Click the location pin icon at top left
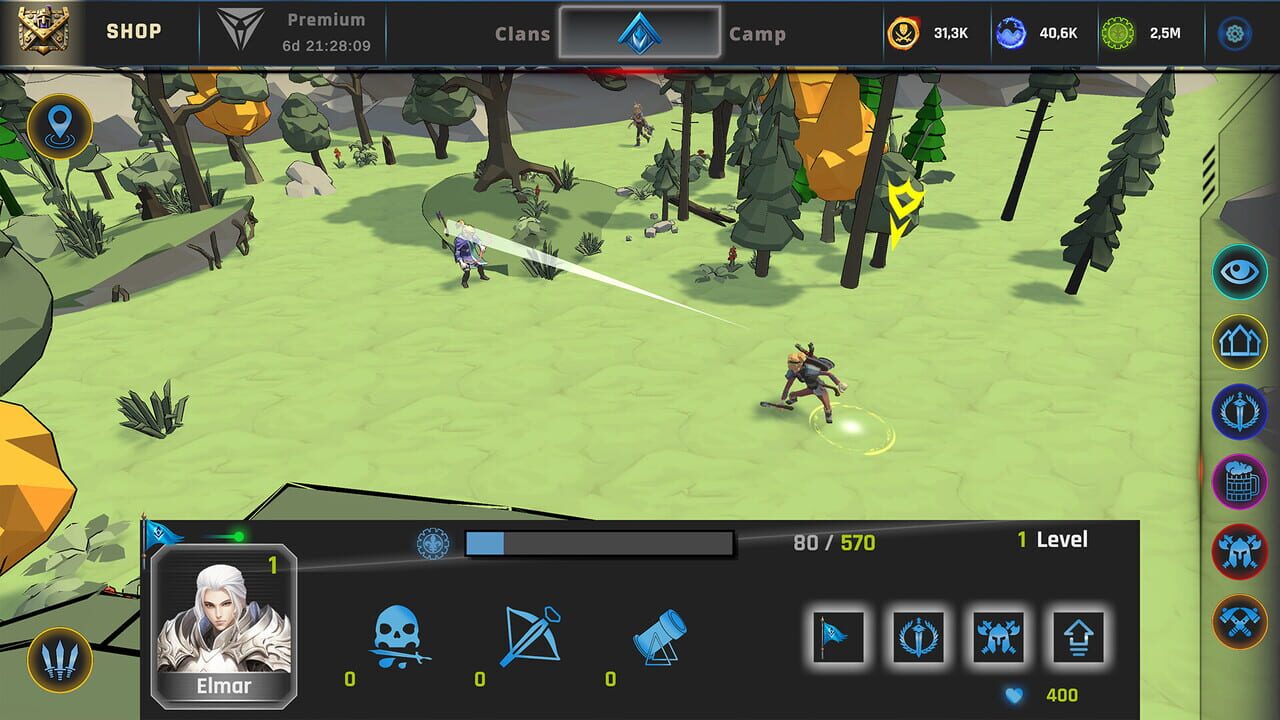Viewport: 1280px width, 720px height. tap(60, 127)
